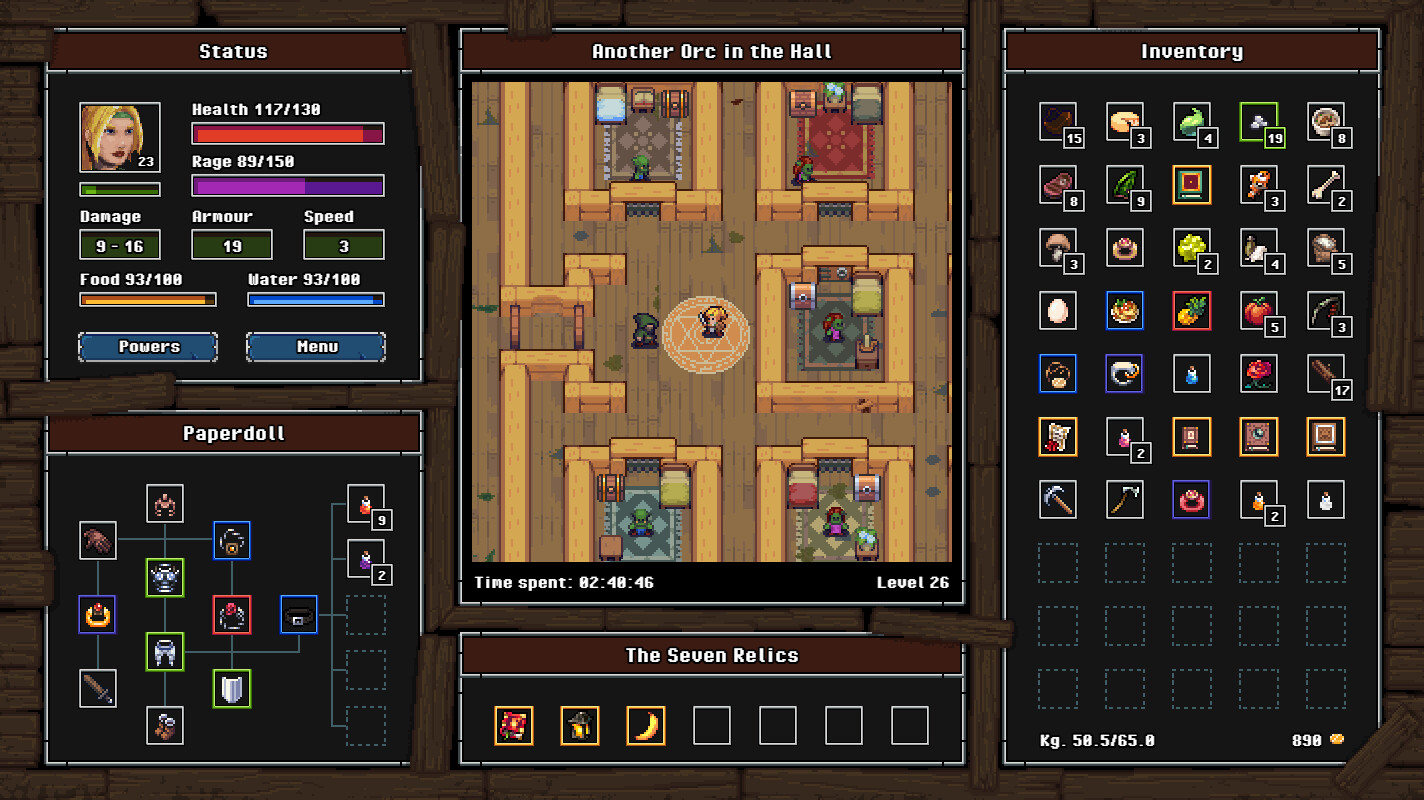Click the equipped shield in the Paperdoll
This screenshot has height=800, width=1424.
(x=231, y=688)
